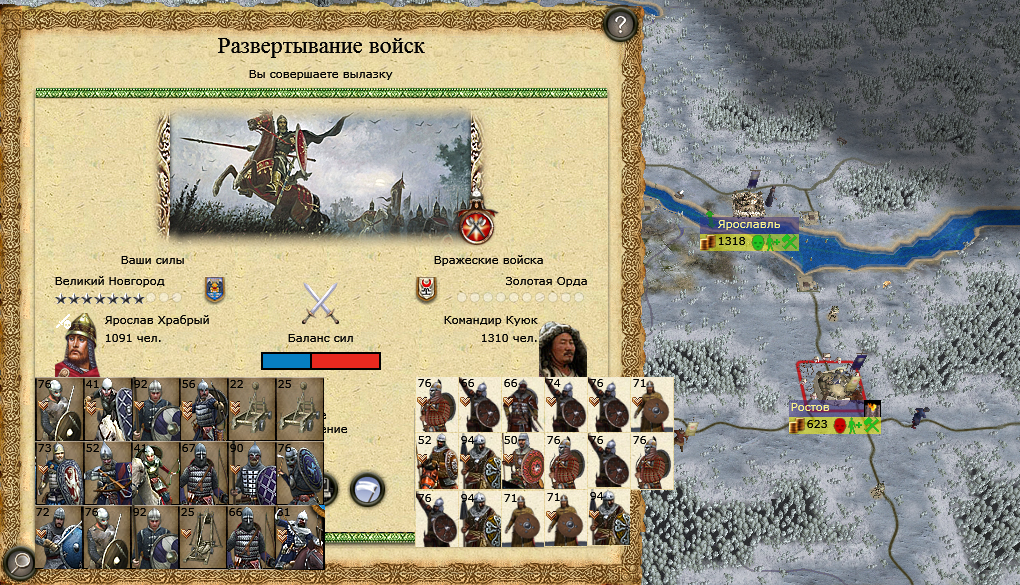
Task: Click the Golden Horde faction shield
Action: point(425,289)
